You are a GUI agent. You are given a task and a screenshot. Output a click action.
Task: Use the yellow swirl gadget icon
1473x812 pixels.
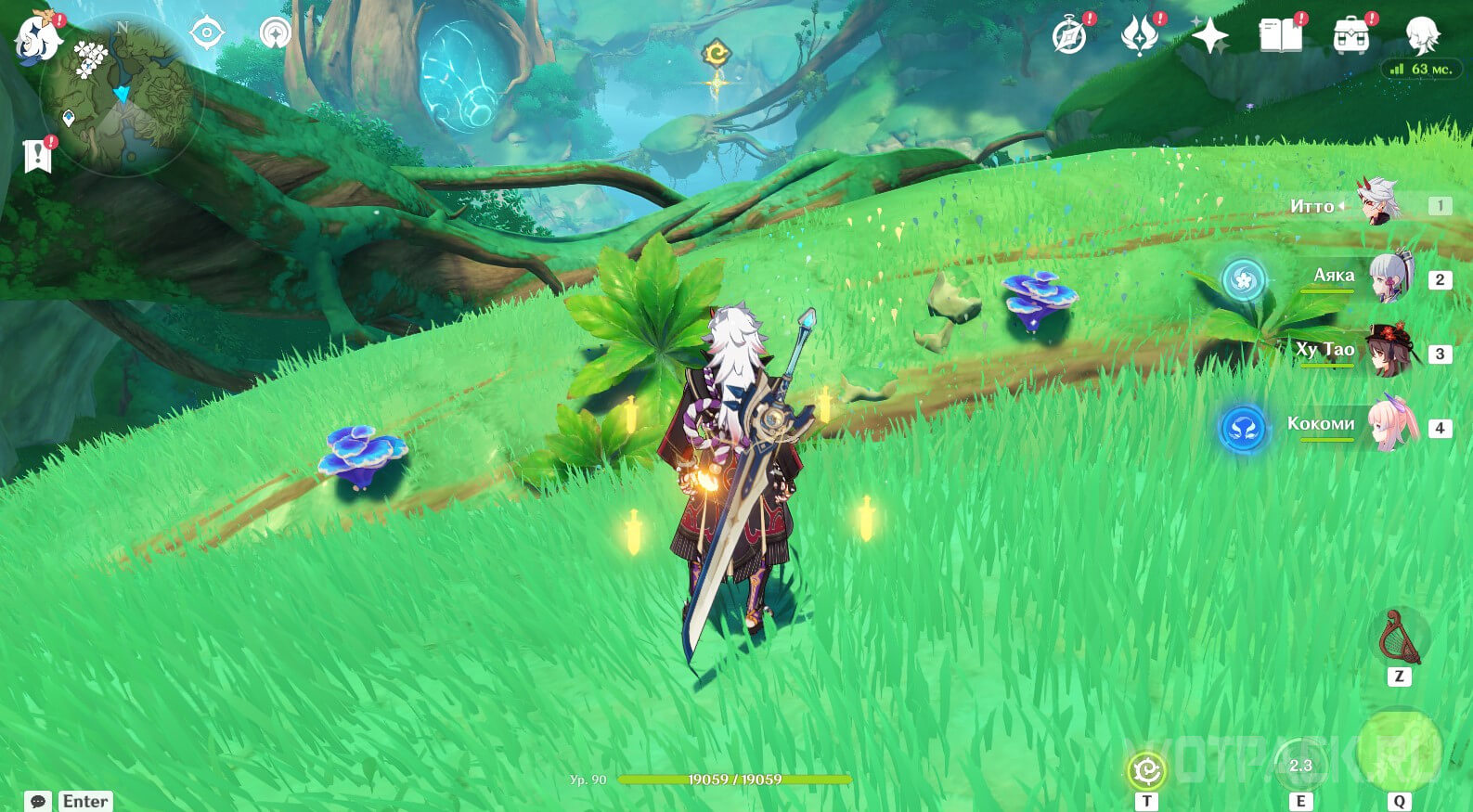pyautogui.click(x=1147, y=771)
